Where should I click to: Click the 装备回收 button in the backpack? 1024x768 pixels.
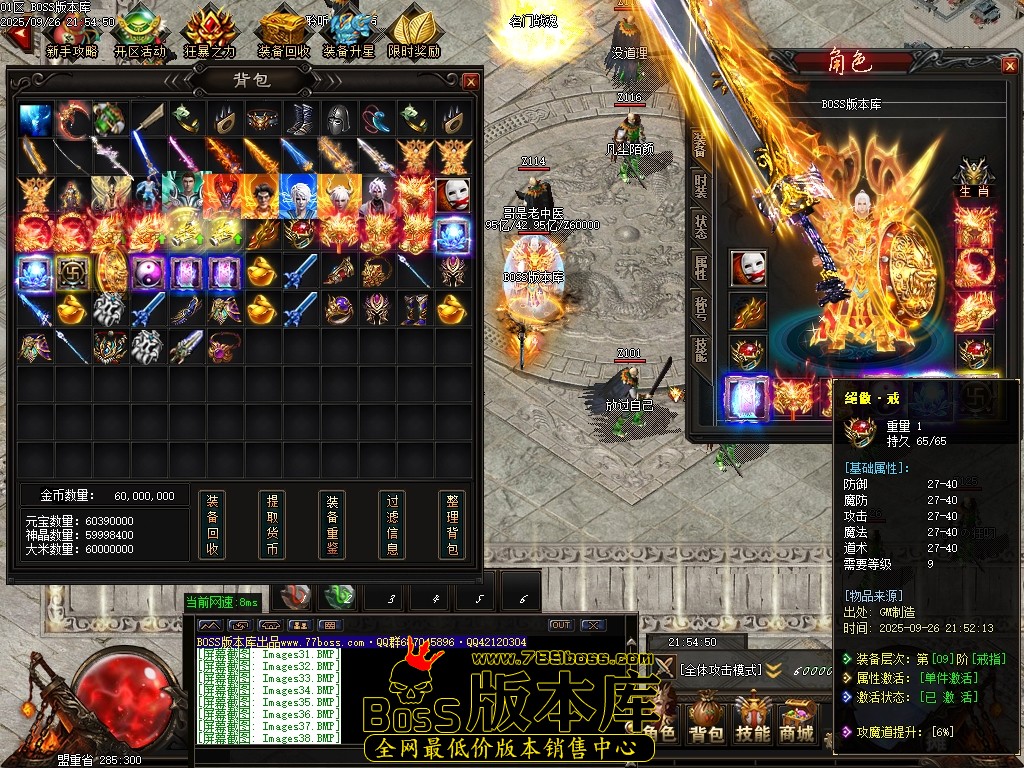[x=211, y=524]
